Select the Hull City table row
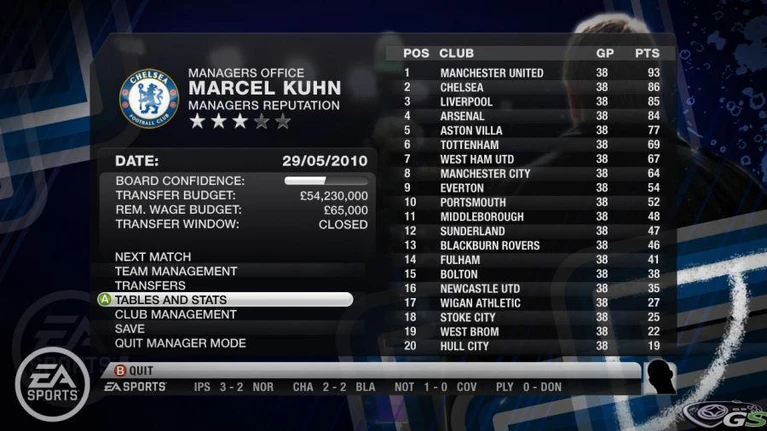The image size is (767, 431). pos(530,346)
